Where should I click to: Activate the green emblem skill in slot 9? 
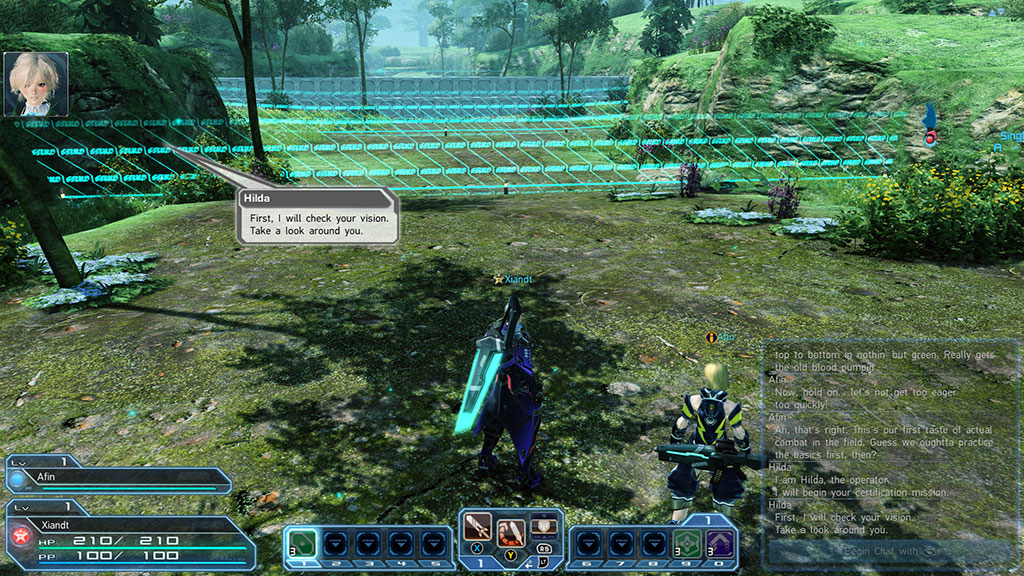[x=687, y=545]
